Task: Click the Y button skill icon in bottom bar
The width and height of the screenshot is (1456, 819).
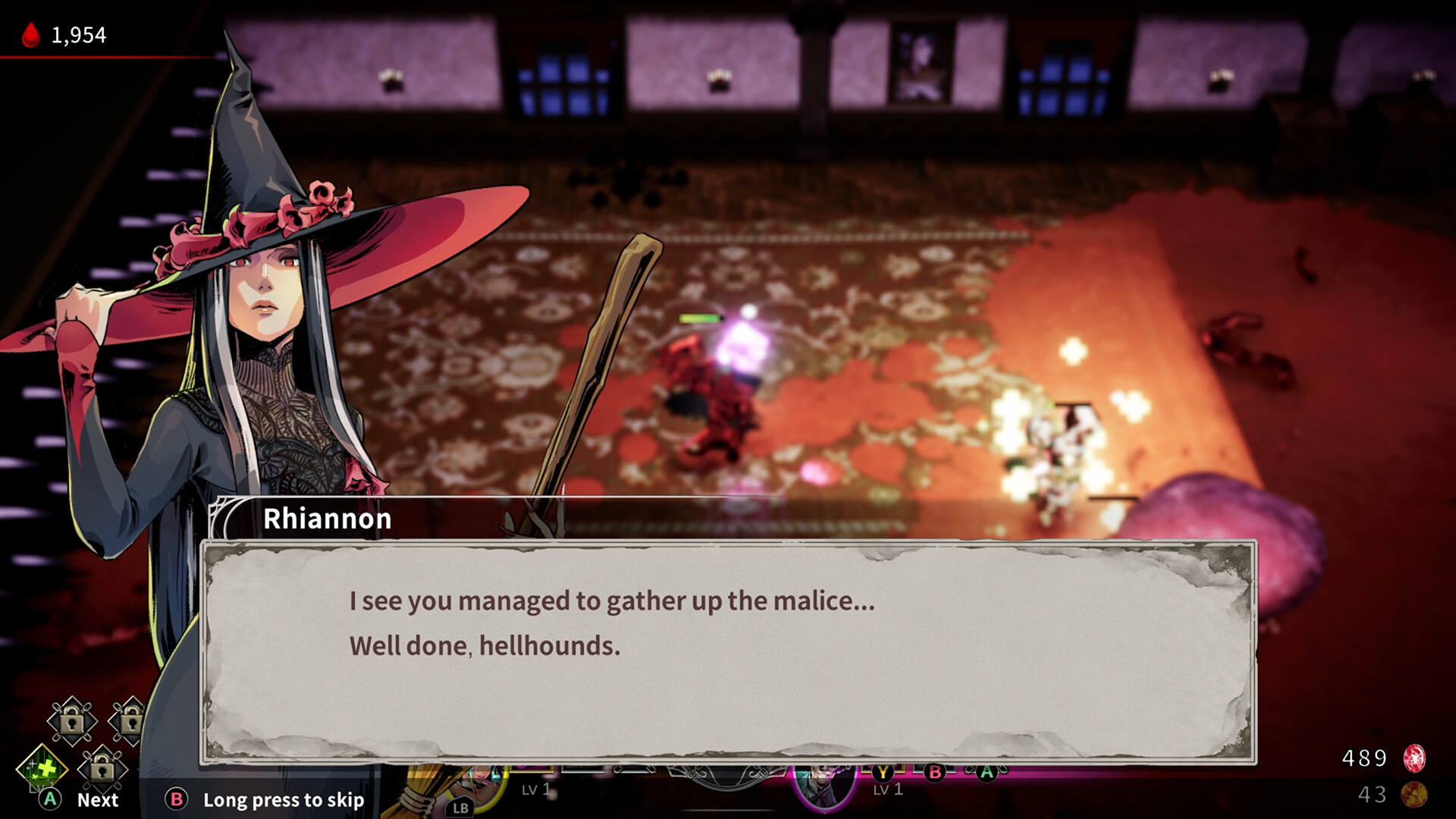Action: [x=883, y=774]
